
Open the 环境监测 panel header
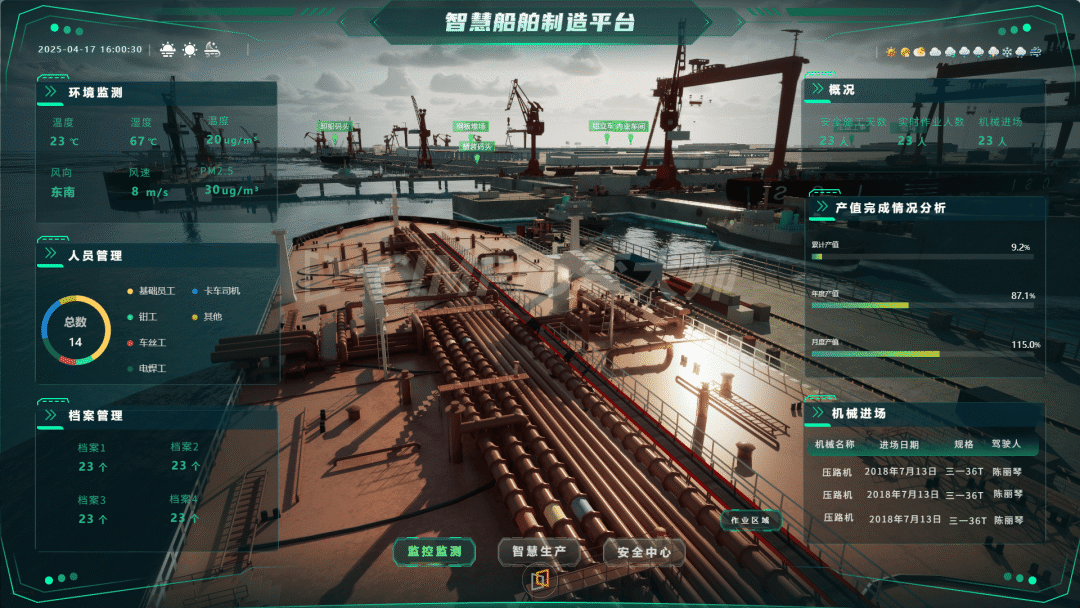click(95, 93)
